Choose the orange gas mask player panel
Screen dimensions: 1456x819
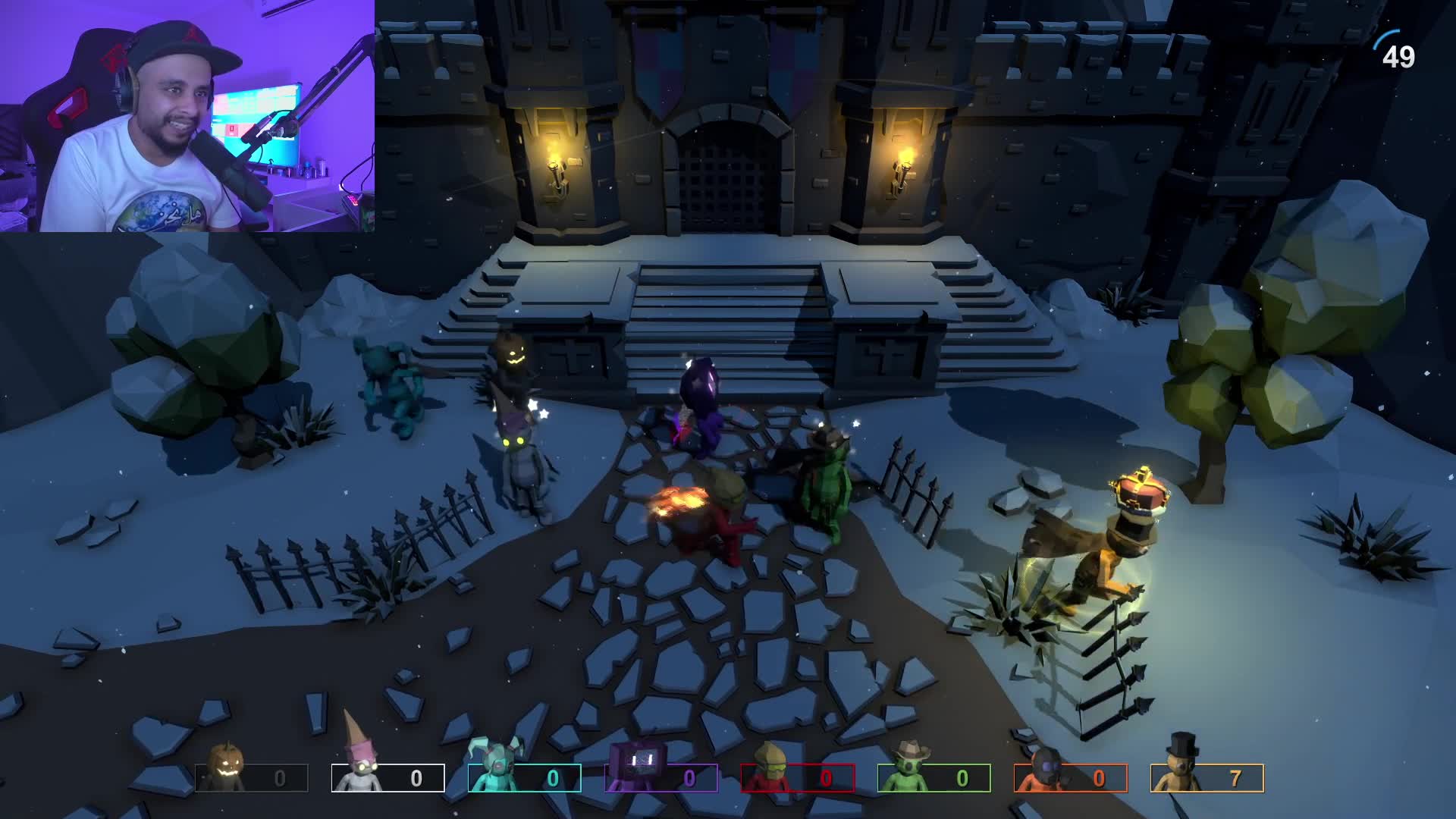pos(1071,777)
